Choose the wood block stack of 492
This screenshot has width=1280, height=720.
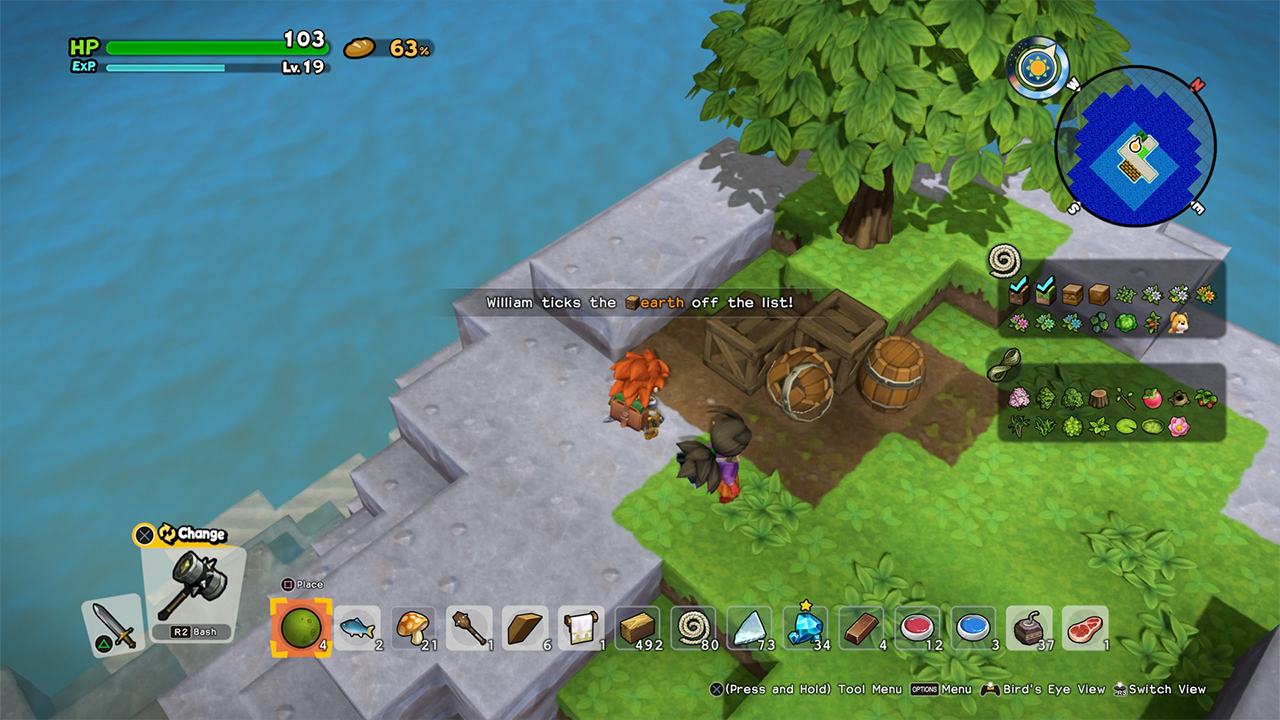coord(637,627)
